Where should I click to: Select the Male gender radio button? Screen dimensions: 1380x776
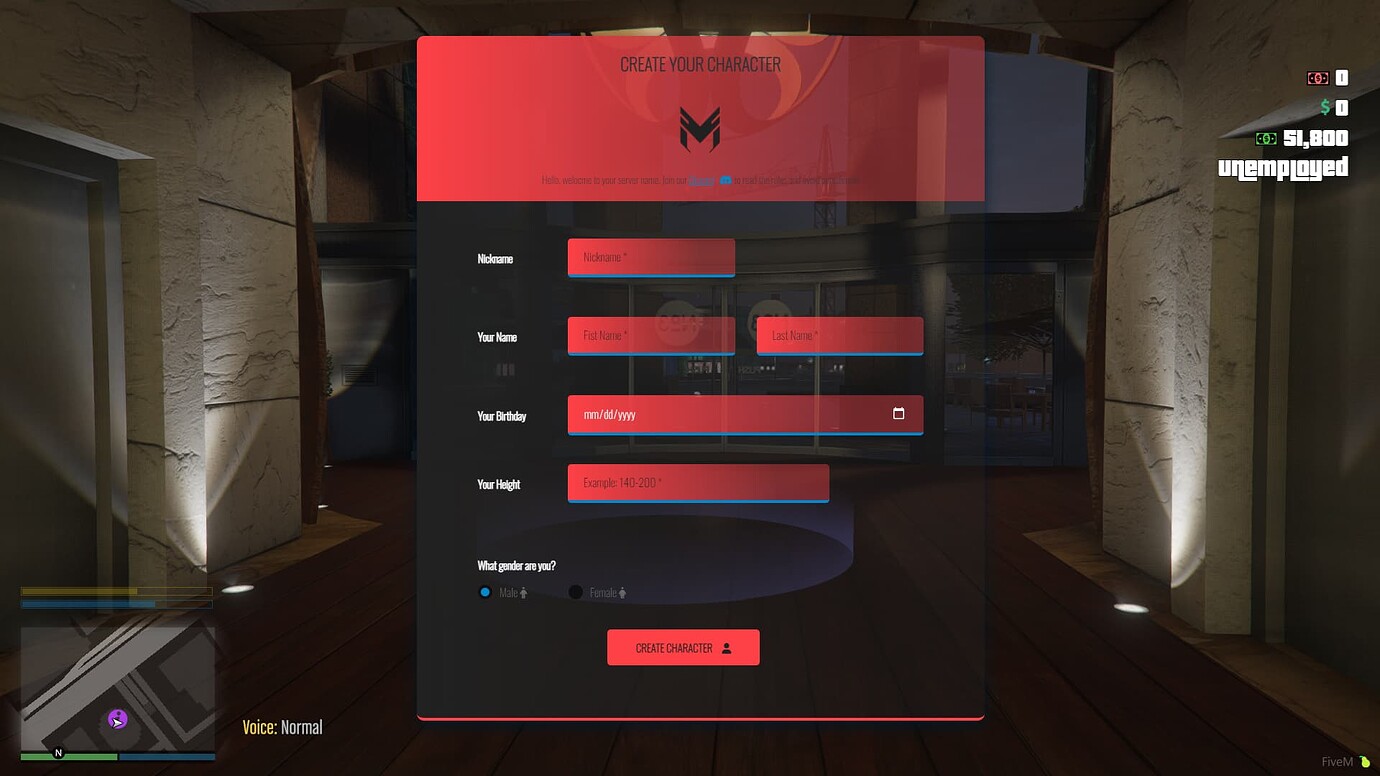point(484,592)
